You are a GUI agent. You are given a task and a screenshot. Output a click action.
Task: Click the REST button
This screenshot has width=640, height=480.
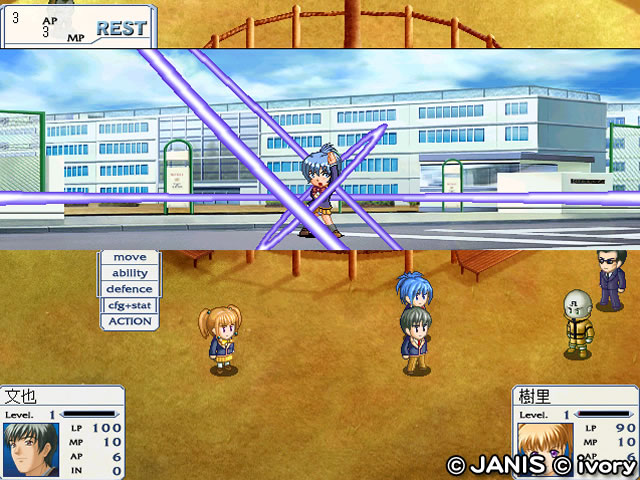(121, 29)
